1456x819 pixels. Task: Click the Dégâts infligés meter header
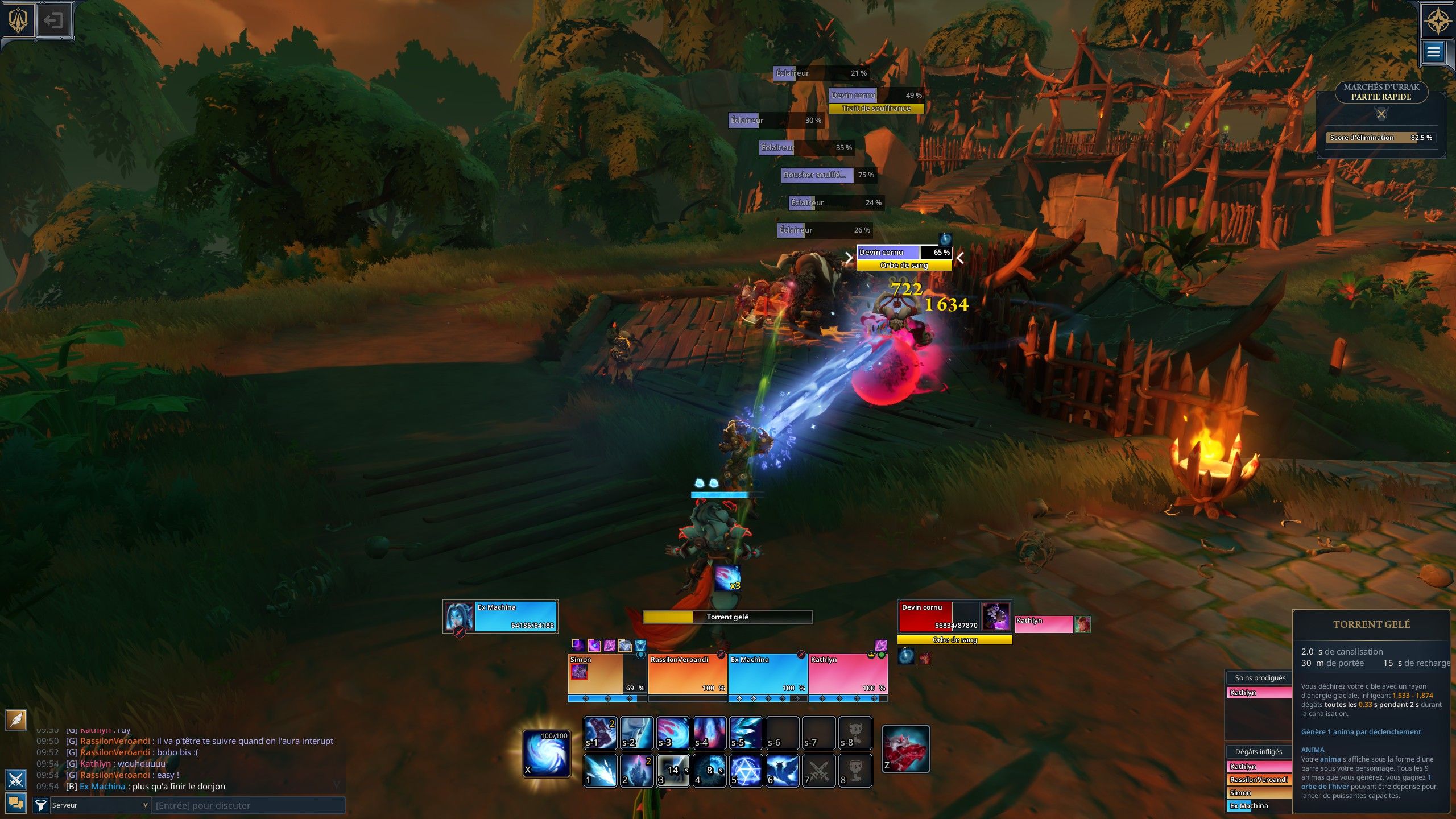(1258, 752)
